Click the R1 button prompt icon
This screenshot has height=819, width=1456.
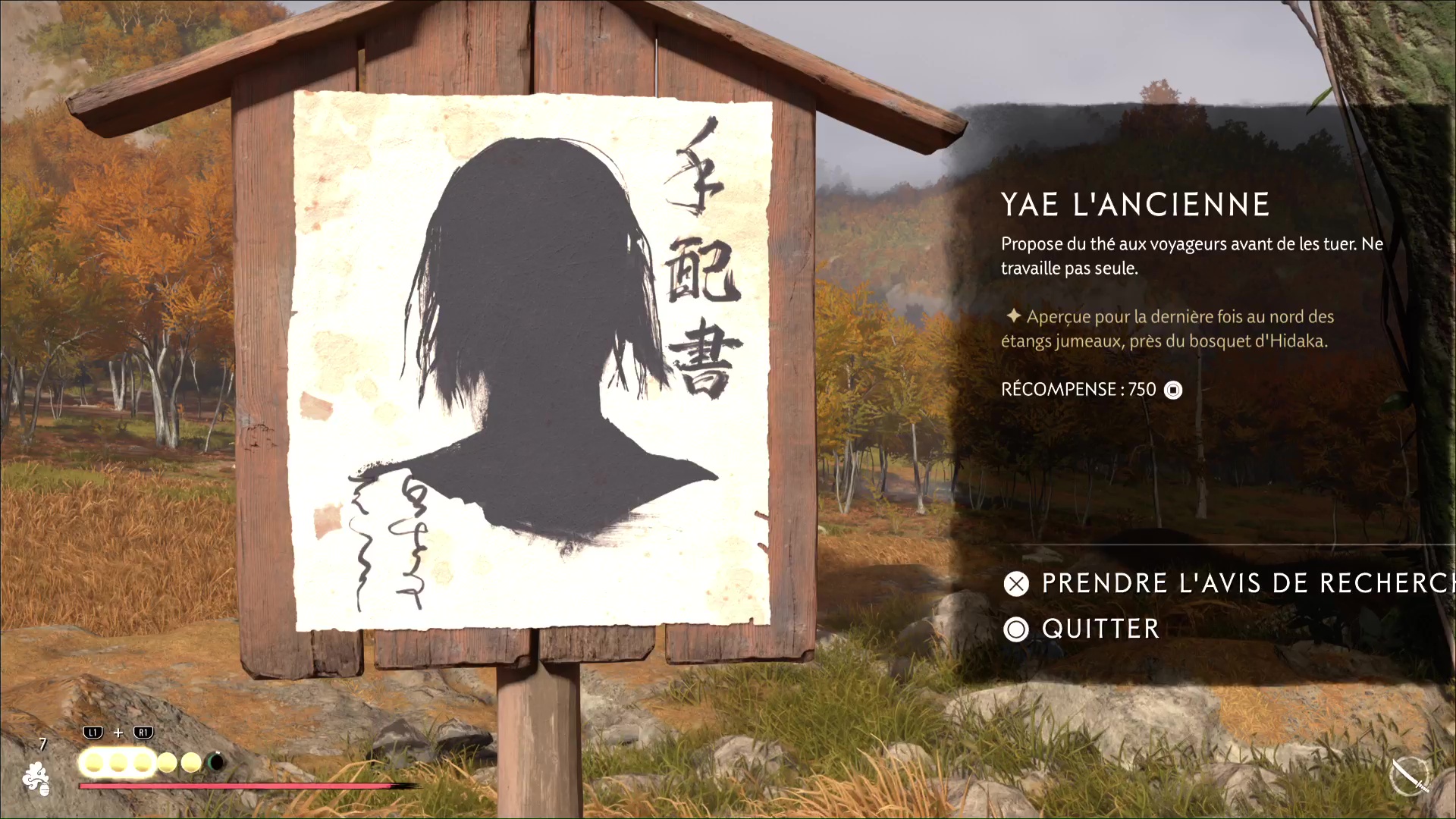[143, 733]
